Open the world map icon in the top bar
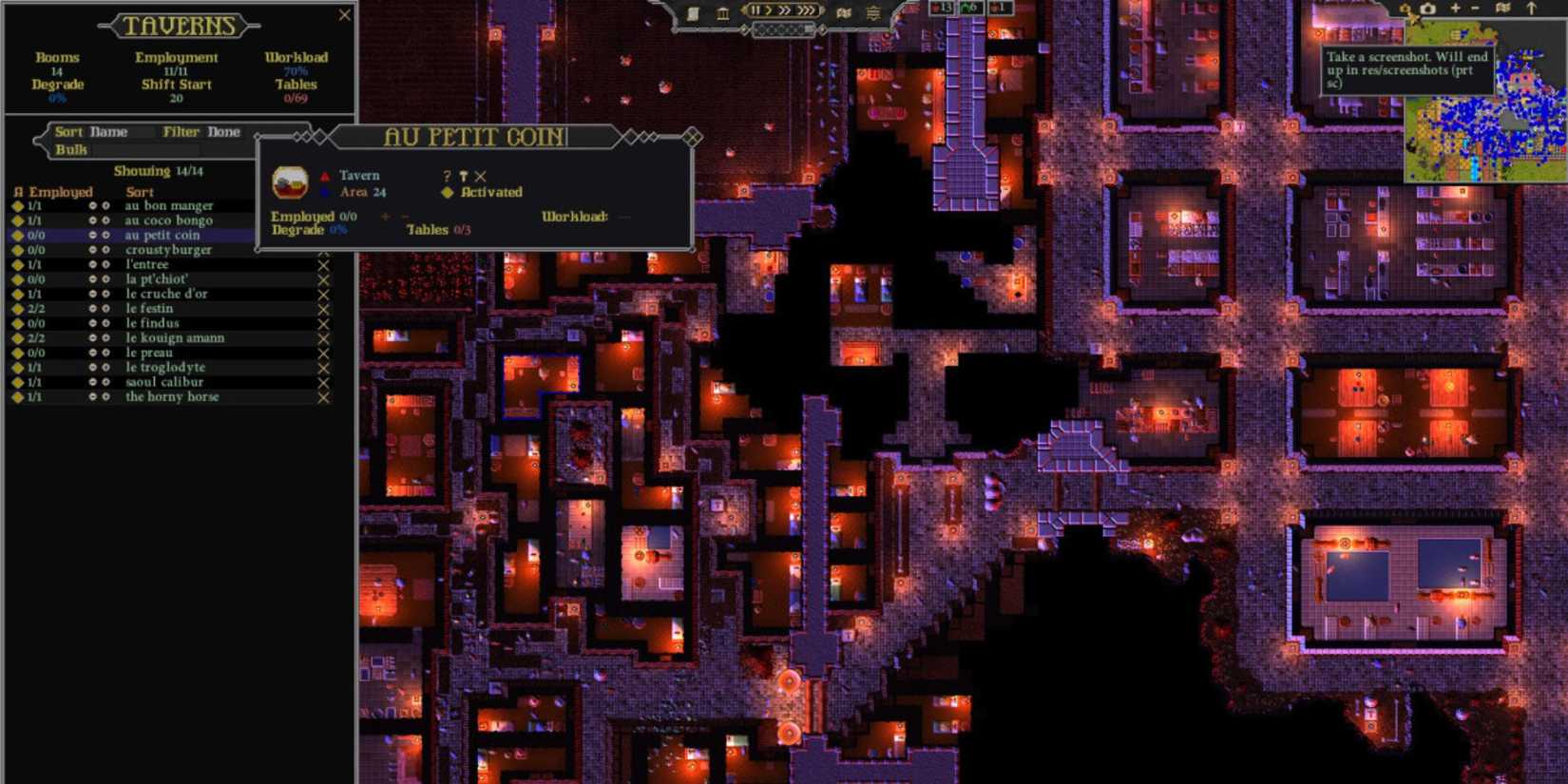 pos(842,13)
